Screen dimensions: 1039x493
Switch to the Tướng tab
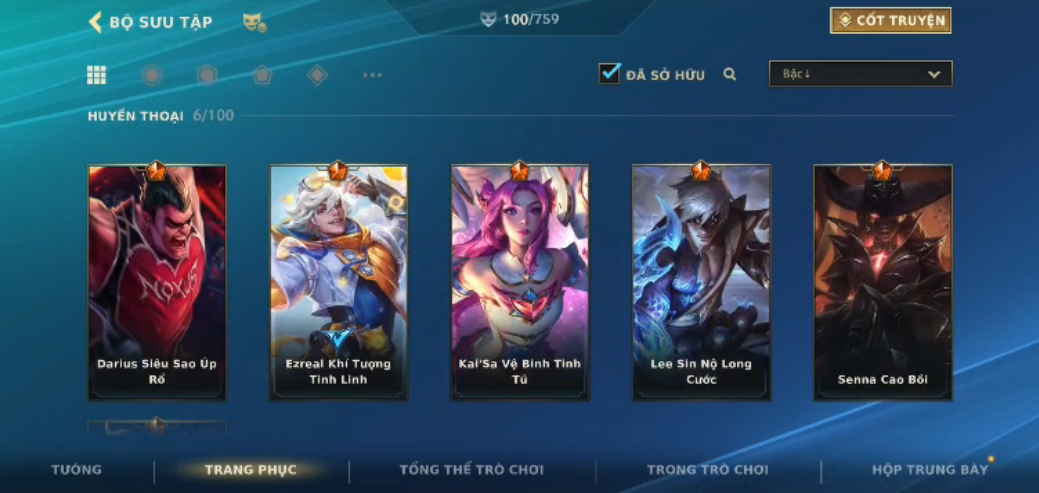tap(77, 470)
